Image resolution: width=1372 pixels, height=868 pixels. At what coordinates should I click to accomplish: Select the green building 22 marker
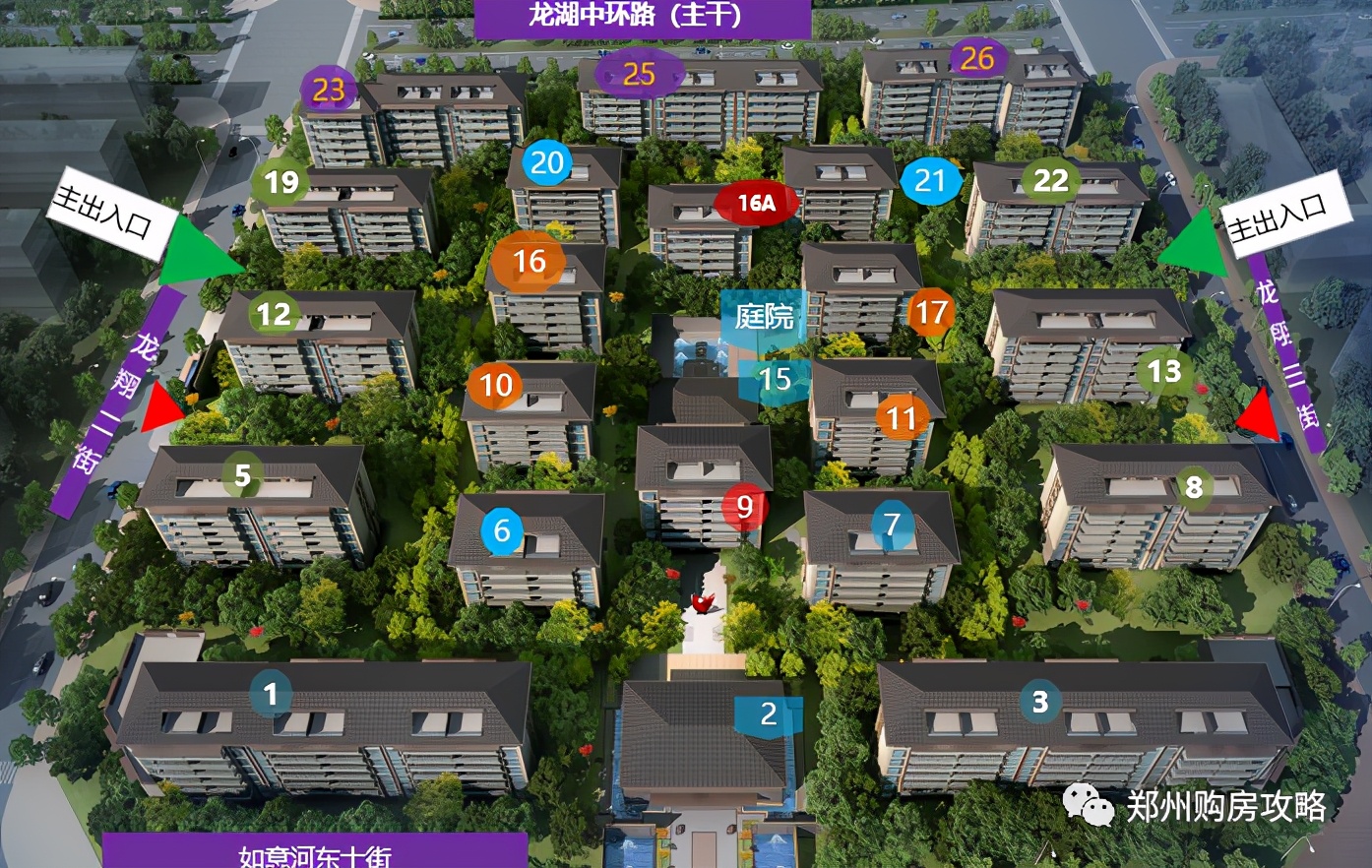1050,180
